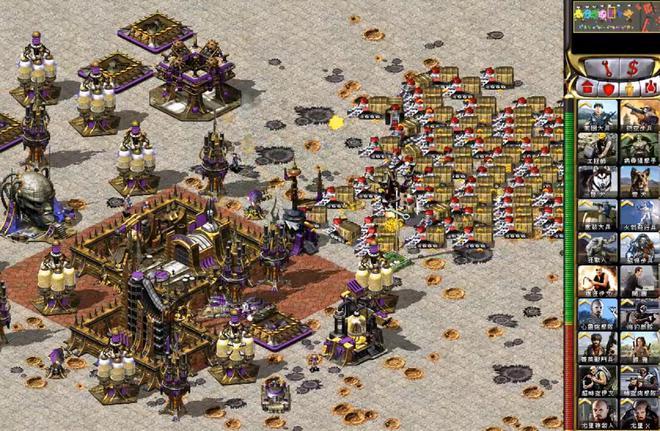Activate the wrench repair button
Image resolution: width=660 pixels, height=431 pixels.
click(605, 67)
